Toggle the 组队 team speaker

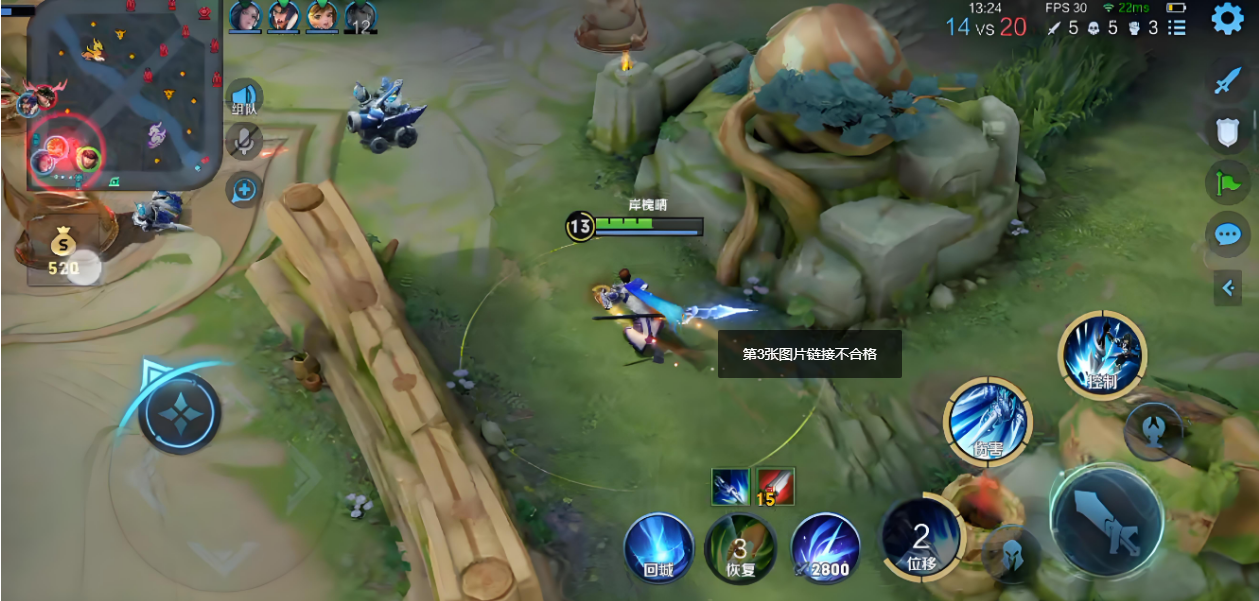pyautogui.click(x=244, y=98)
